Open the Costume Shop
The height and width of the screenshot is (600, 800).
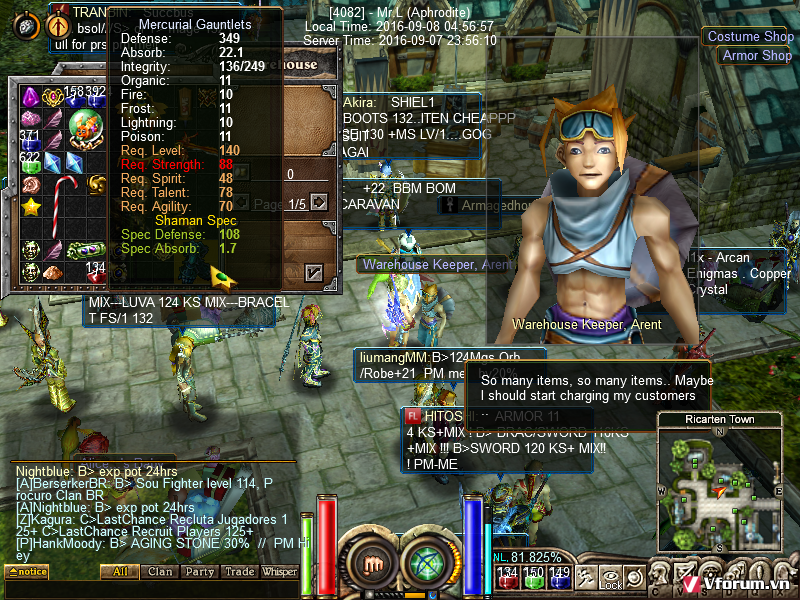(750, 37)
